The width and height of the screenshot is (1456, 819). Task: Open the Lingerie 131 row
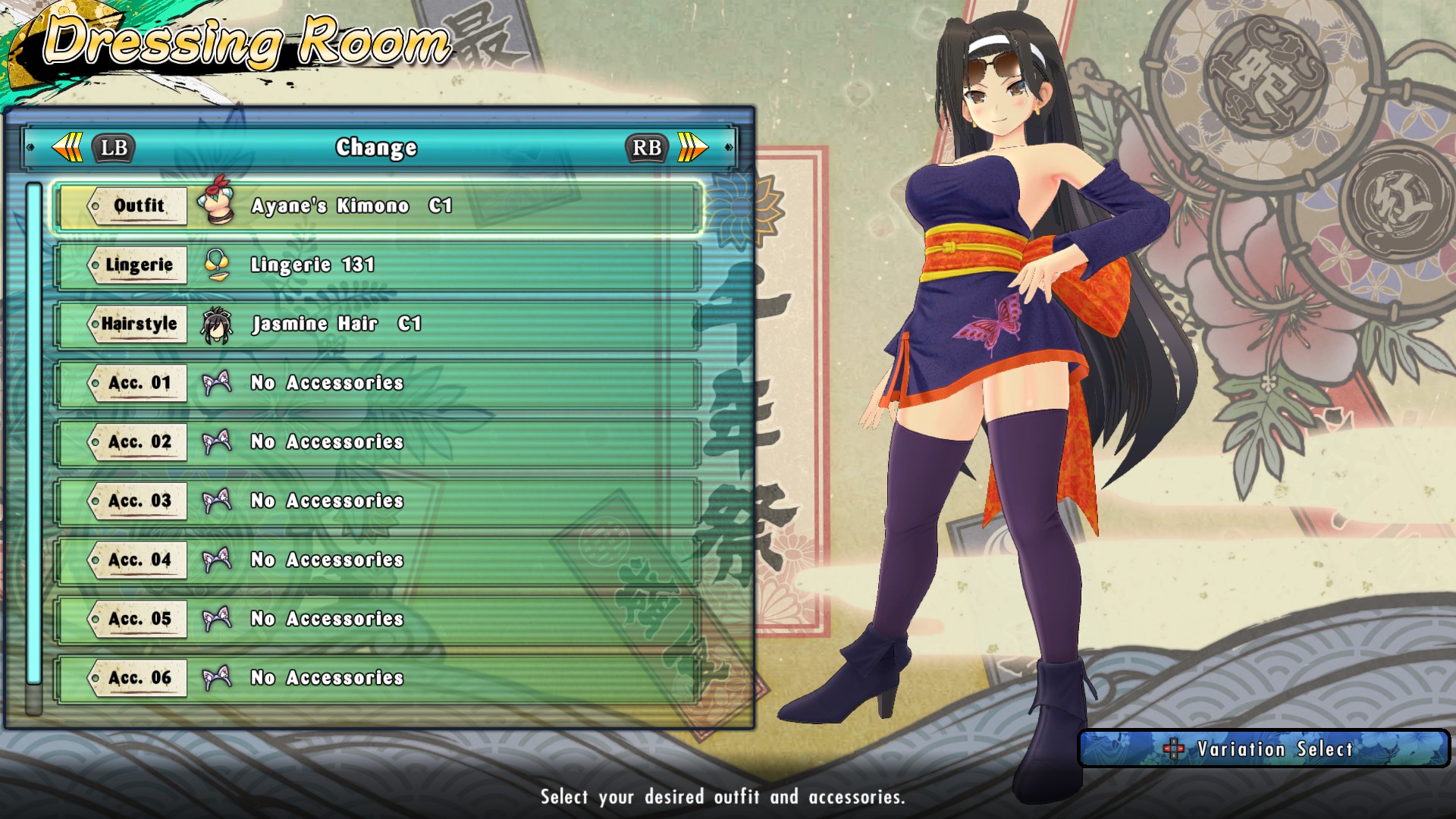click(377, 265)
